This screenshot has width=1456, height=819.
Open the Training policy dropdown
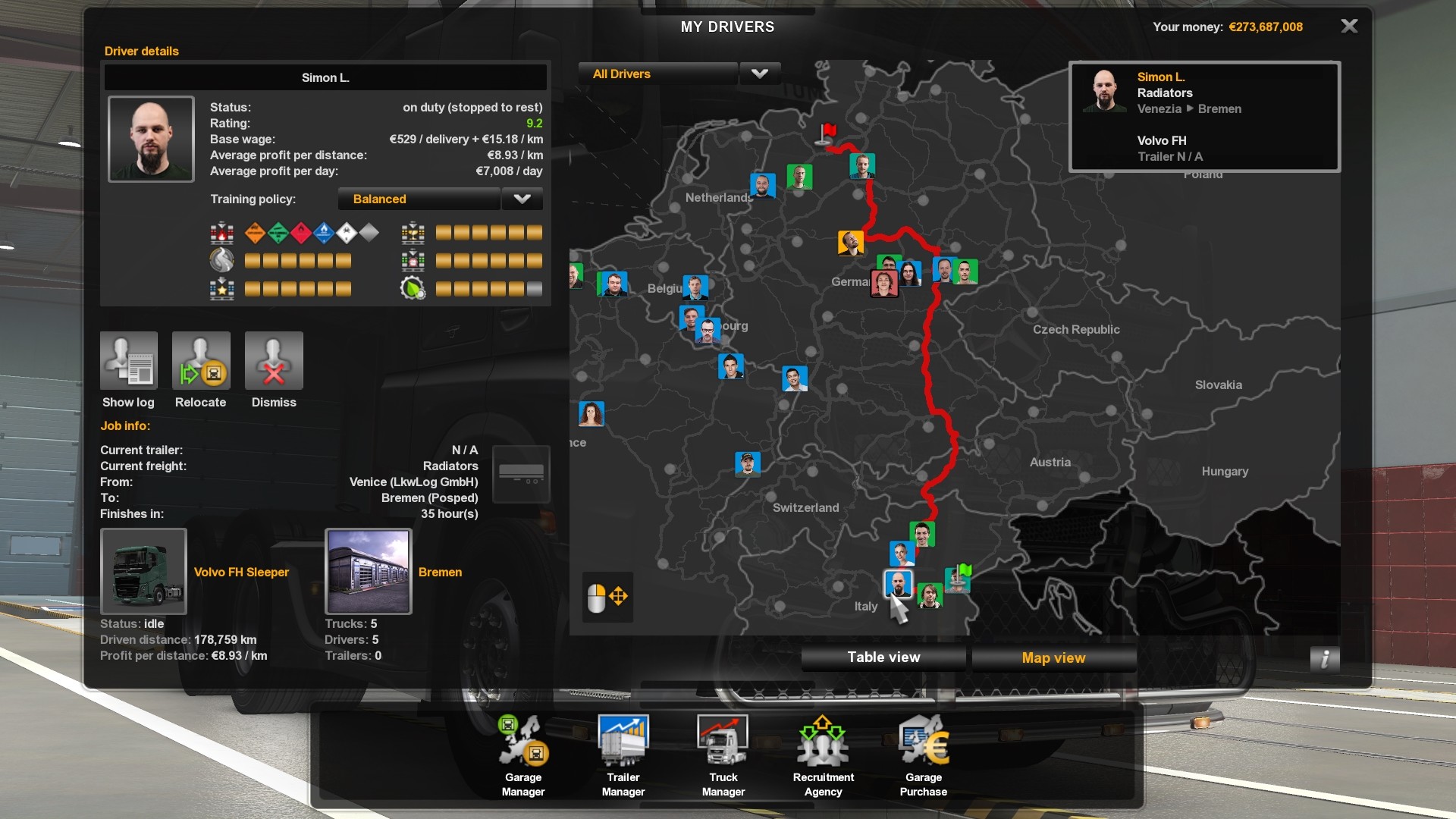tap(522, 199)
